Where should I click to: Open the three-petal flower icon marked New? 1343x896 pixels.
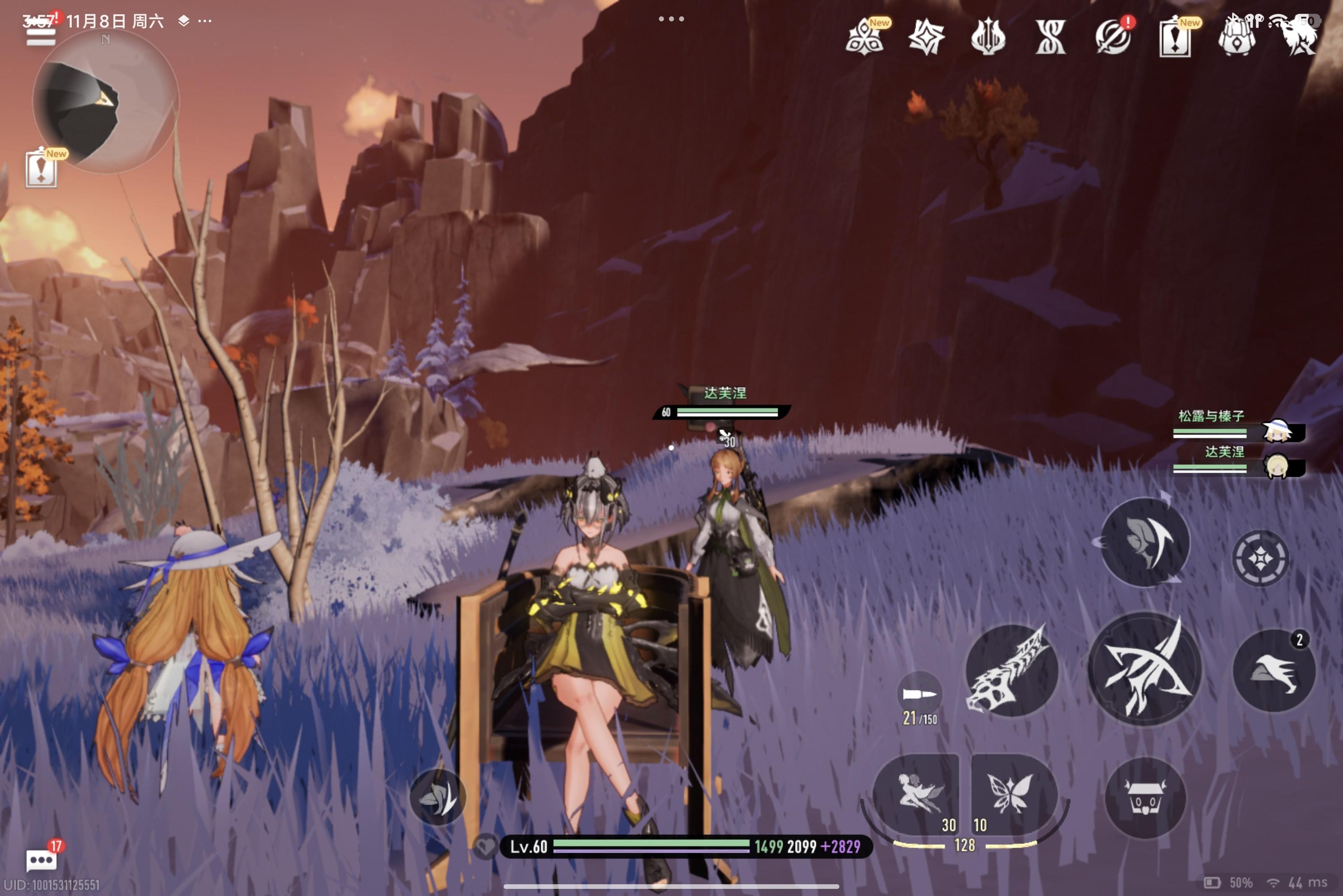click(x=865, y=38)
